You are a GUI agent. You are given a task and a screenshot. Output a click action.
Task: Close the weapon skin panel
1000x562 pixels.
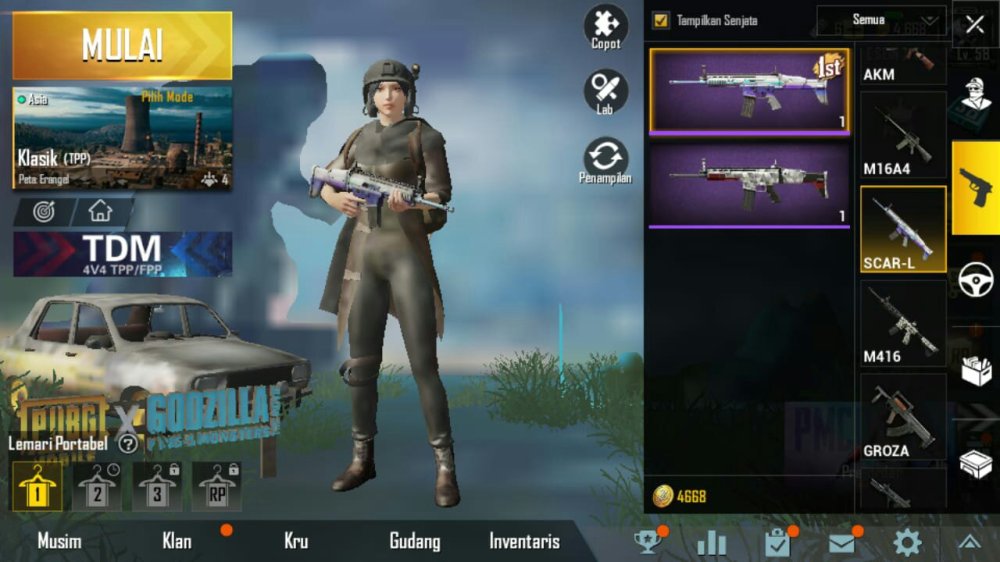[x=974, y=24]
